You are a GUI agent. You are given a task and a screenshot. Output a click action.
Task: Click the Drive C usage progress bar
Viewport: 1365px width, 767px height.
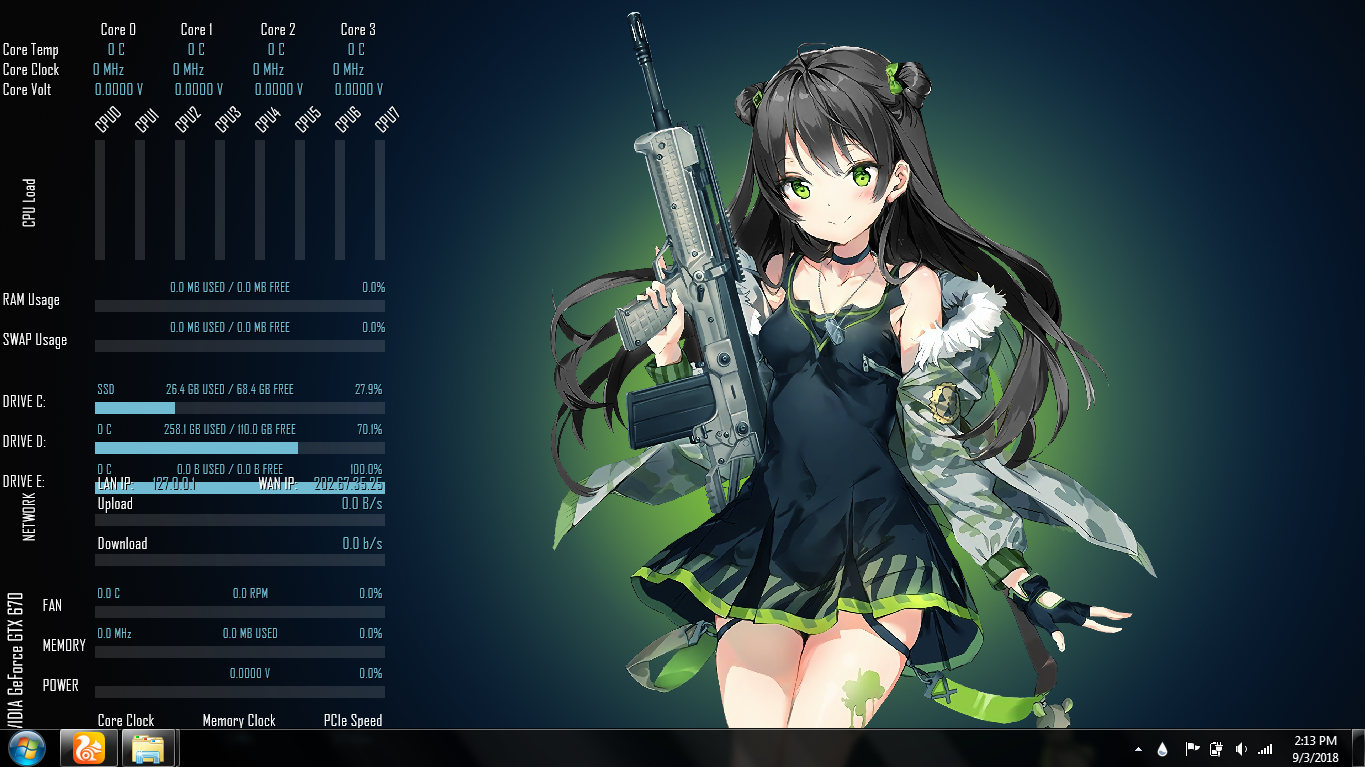click(240, 408)
